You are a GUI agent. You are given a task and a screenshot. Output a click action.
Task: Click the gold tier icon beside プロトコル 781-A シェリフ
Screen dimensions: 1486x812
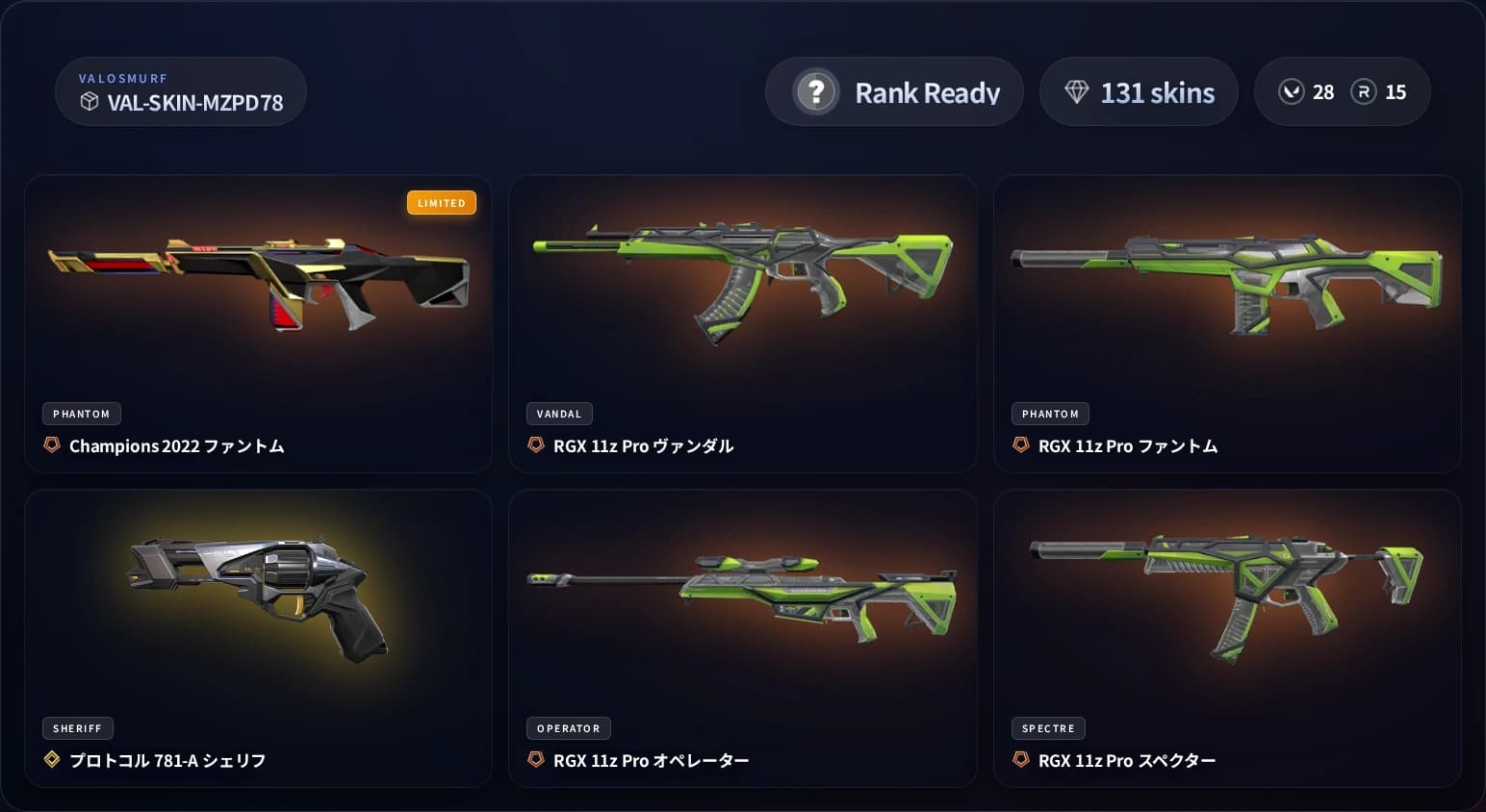click(x=51, y=759)
